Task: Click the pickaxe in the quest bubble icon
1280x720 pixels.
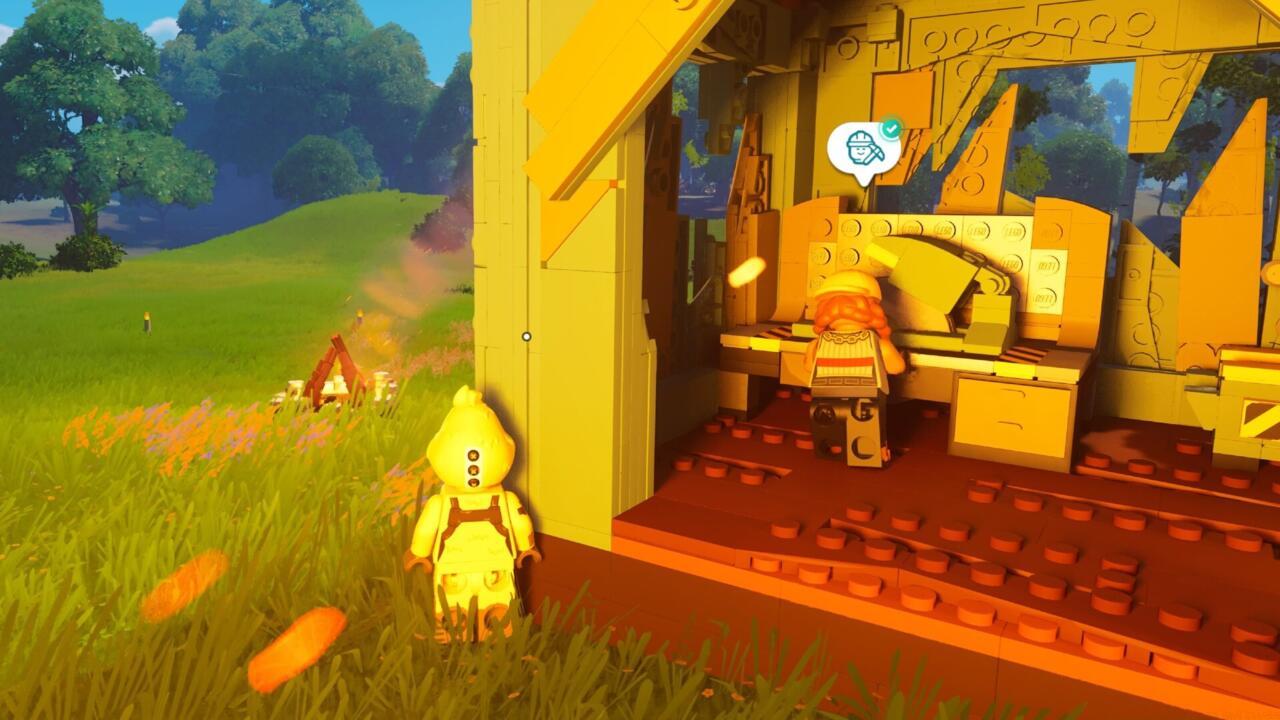Action: coord(874,152)
